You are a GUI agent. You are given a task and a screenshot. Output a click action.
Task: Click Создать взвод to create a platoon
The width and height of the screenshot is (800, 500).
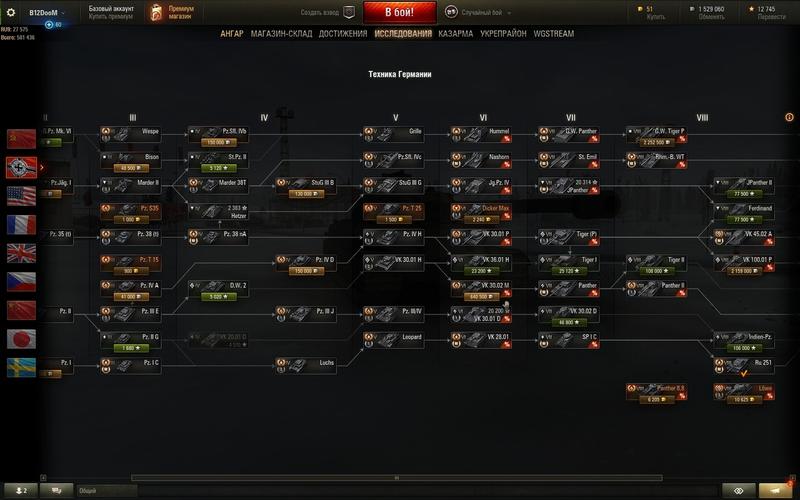point(324,12)
